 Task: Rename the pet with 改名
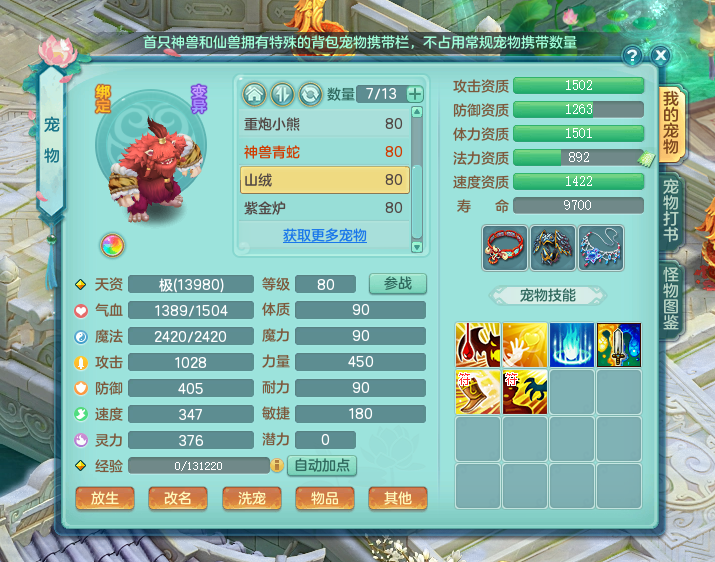coord(178,498)
